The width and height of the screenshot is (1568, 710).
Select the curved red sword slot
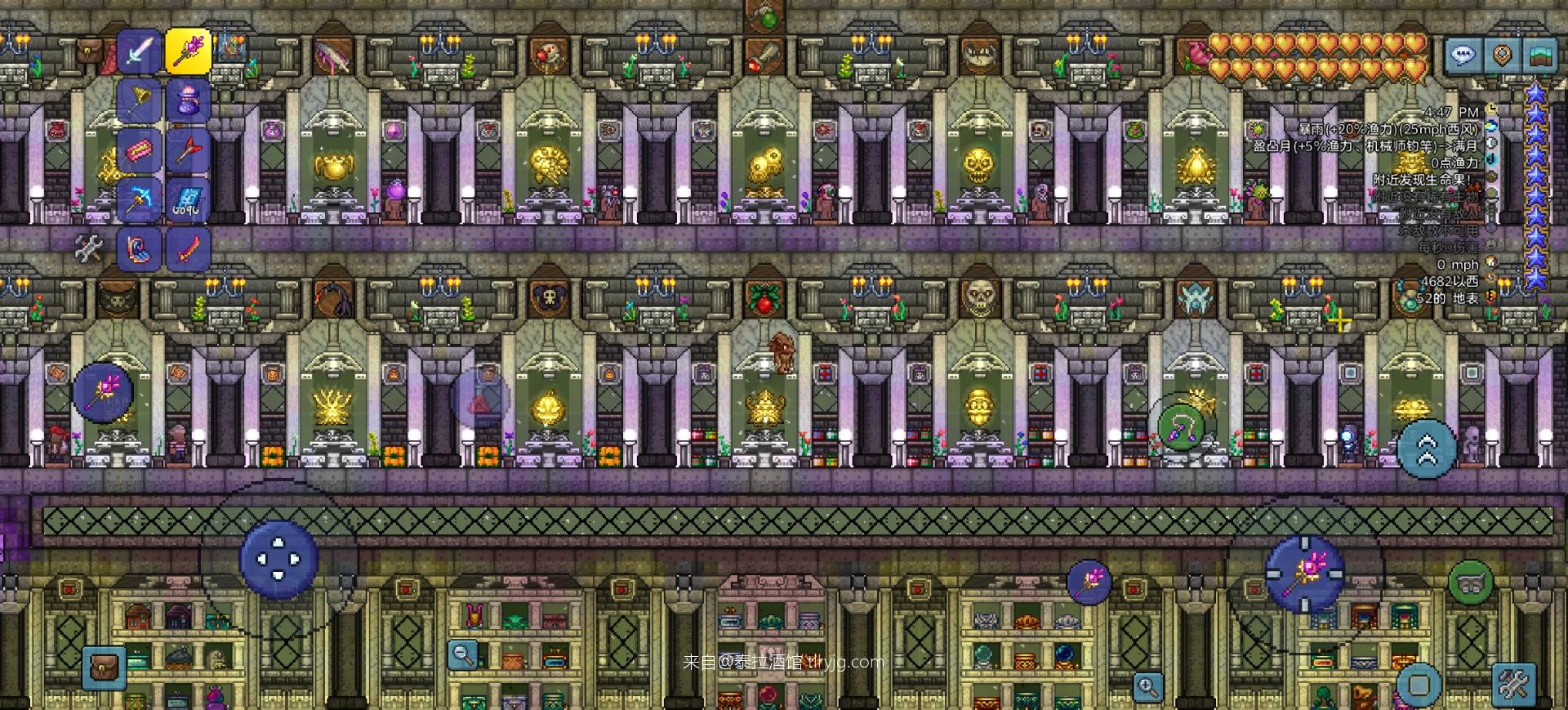click(189, 248)
